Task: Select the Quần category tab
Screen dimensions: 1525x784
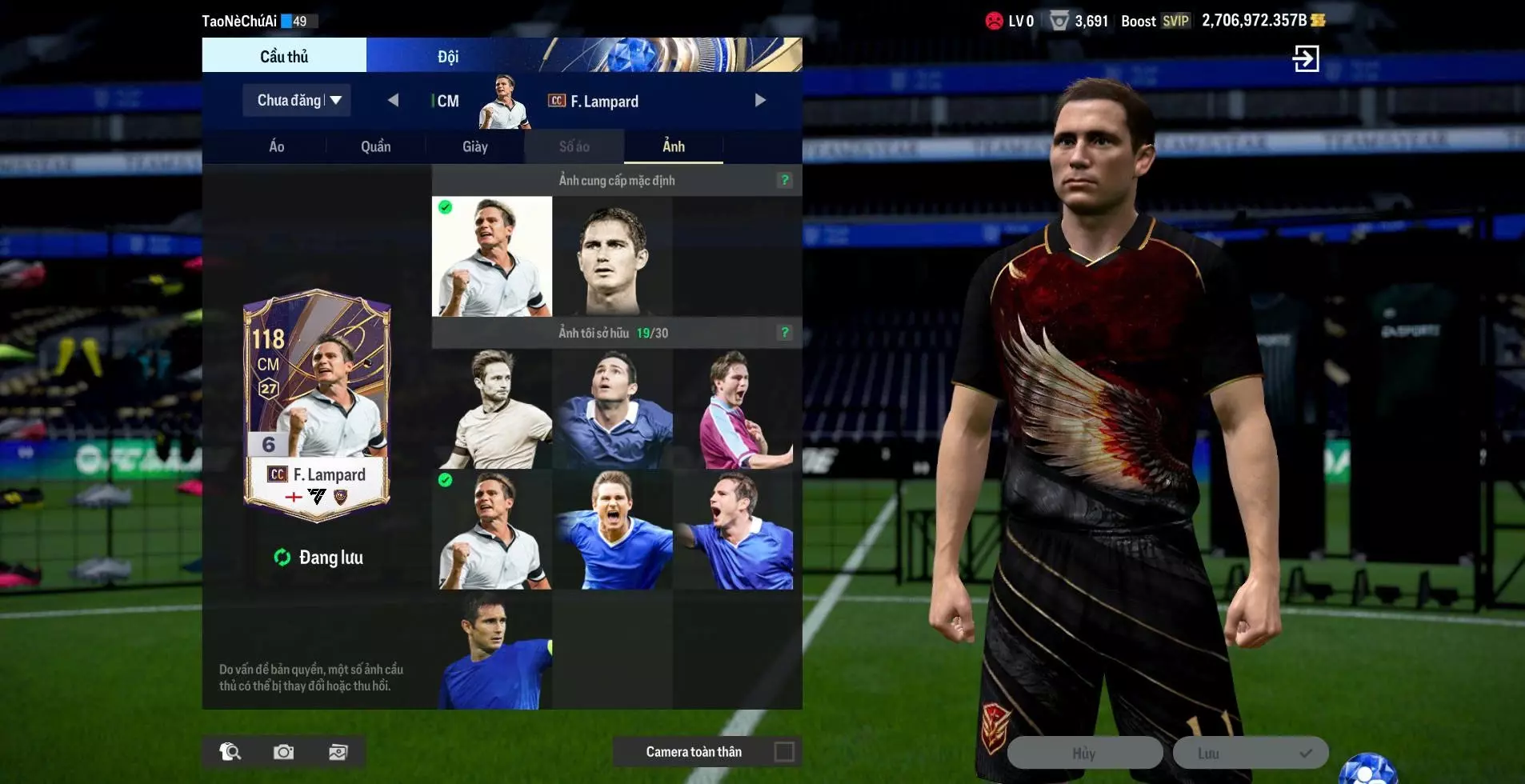Action: click(375, 146)
